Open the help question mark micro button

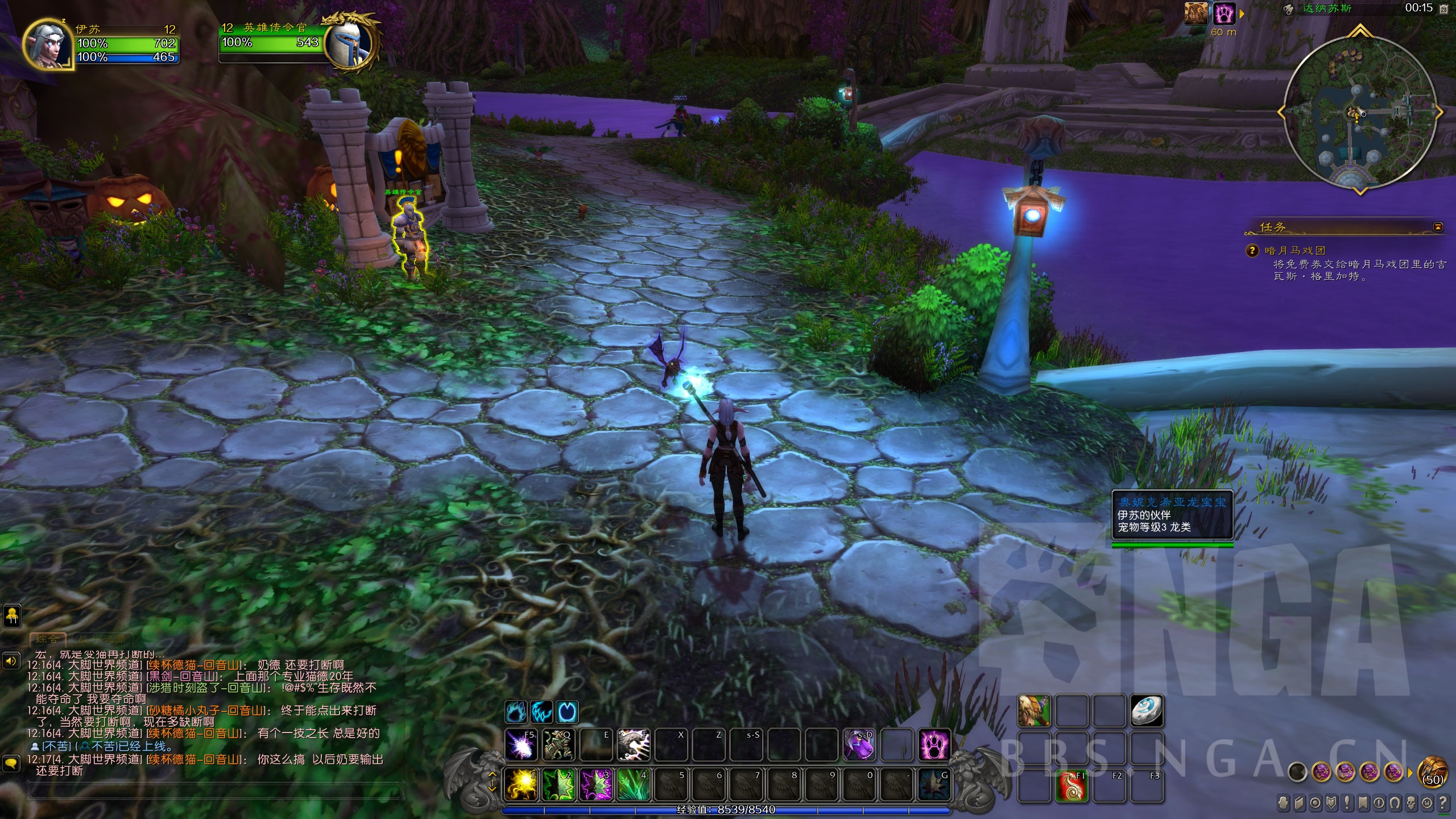(1443, 804)
